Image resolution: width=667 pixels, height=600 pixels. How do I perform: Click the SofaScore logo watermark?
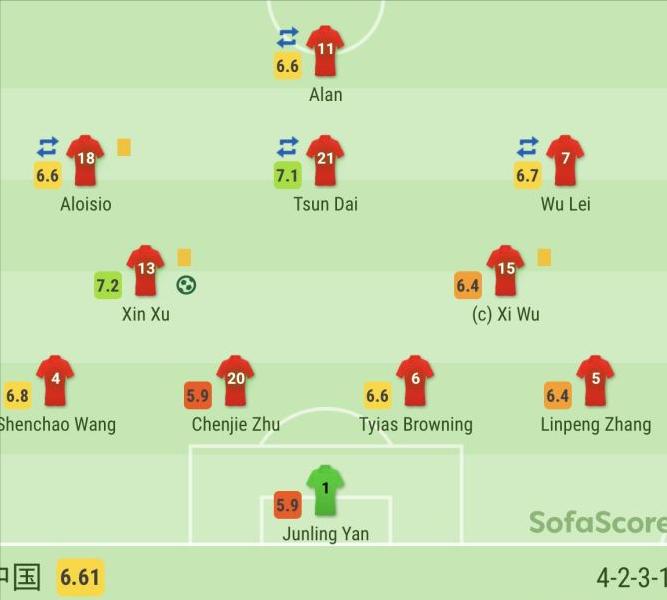tap(597, 522)
